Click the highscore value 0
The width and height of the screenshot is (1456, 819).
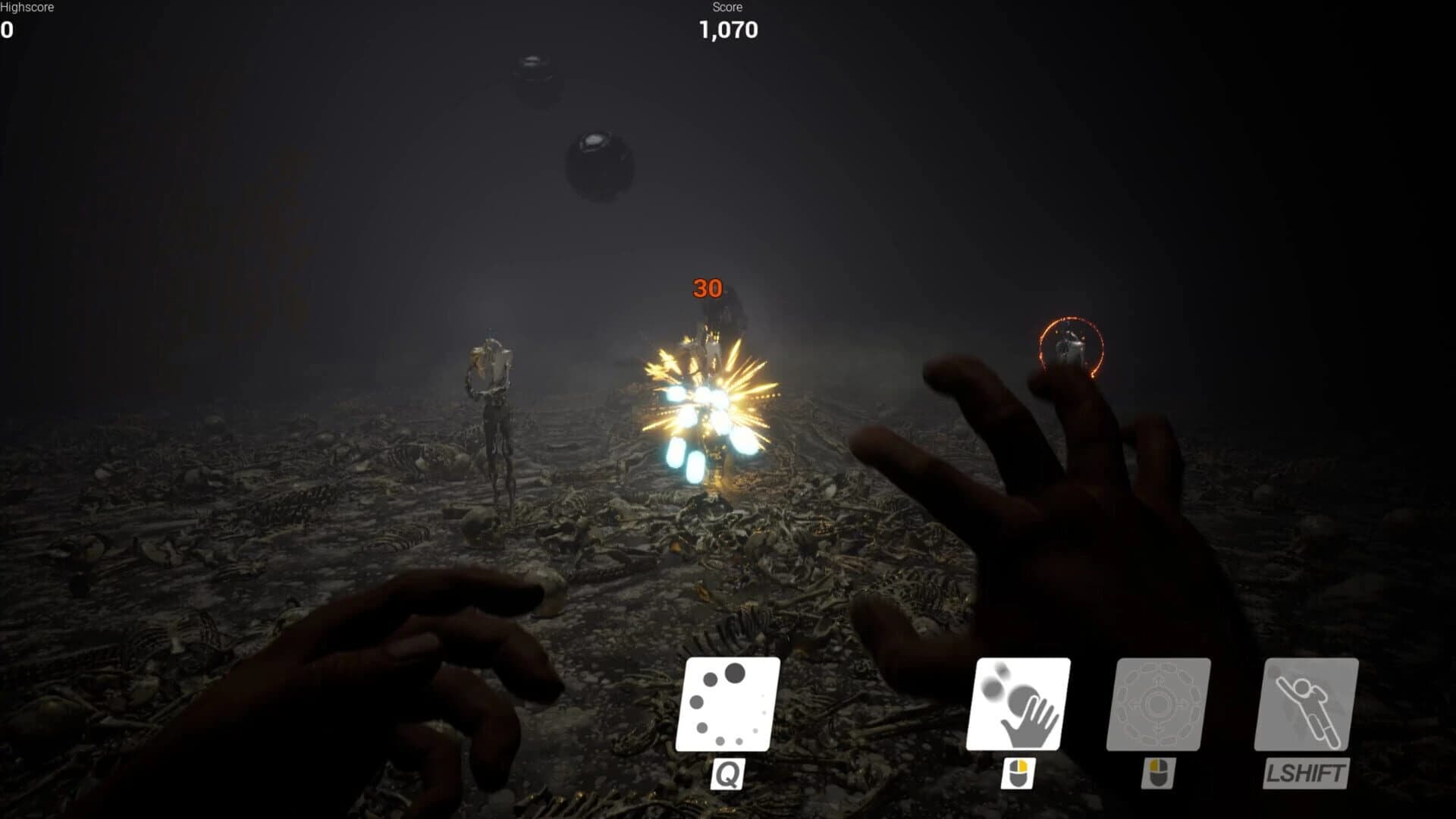click(x=5, y=30)
